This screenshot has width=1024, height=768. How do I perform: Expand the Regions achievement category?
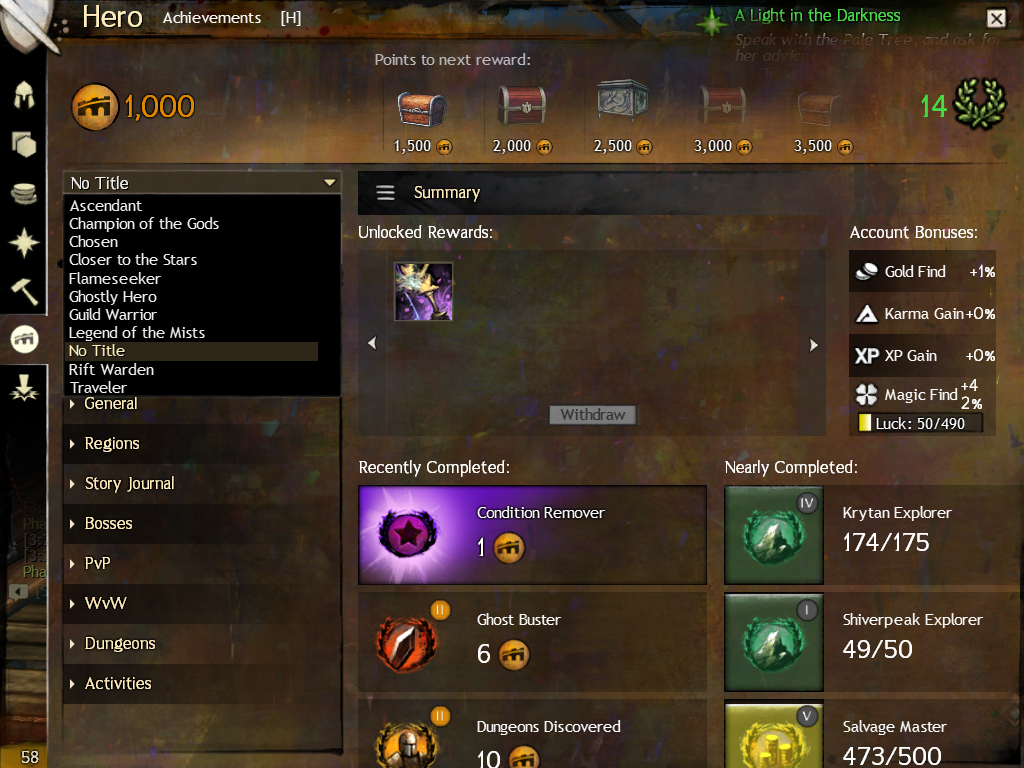click(x=112, y=444)
